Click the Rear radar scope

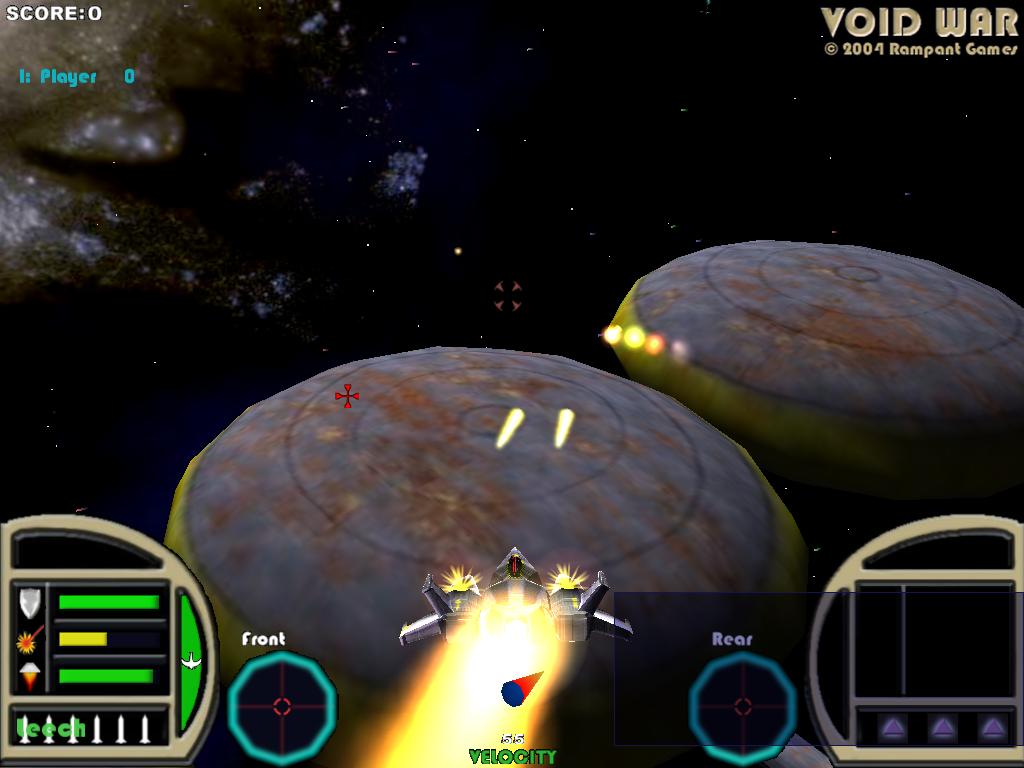[742, 705]
